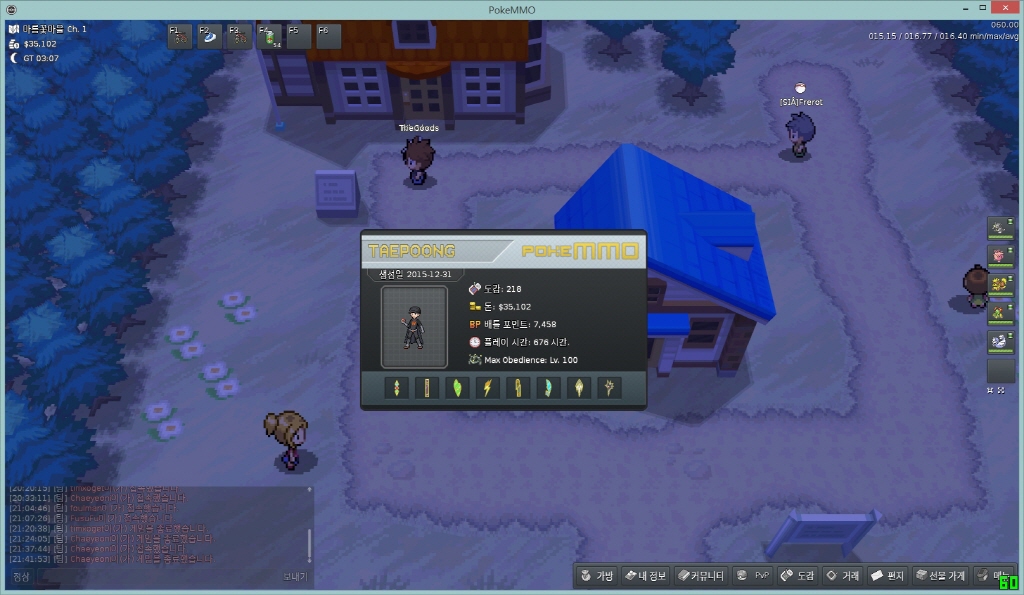Open the 커뮤니티 community panel

[x=700, y=576]
